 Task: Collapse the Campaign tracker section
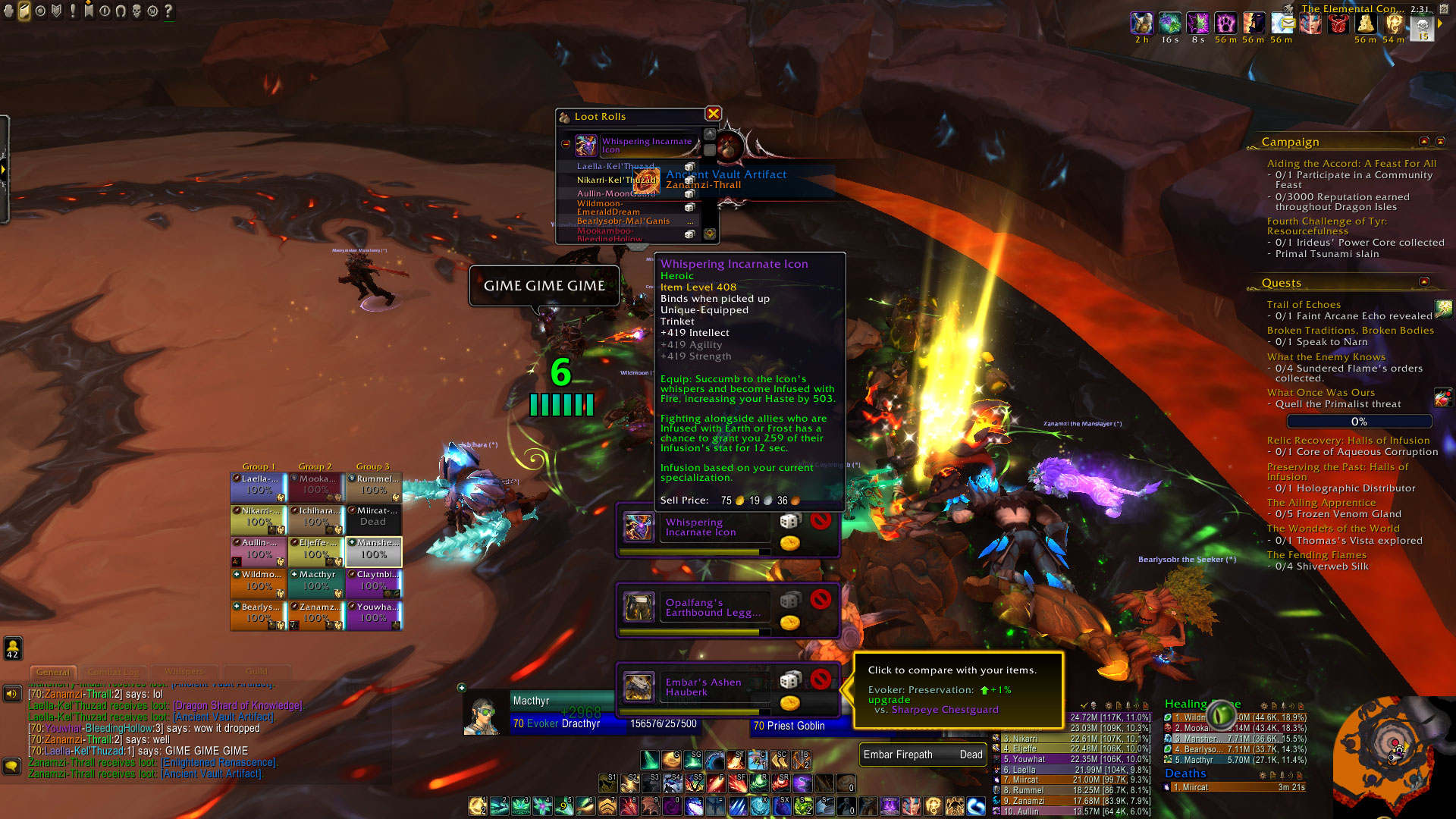1423,142
